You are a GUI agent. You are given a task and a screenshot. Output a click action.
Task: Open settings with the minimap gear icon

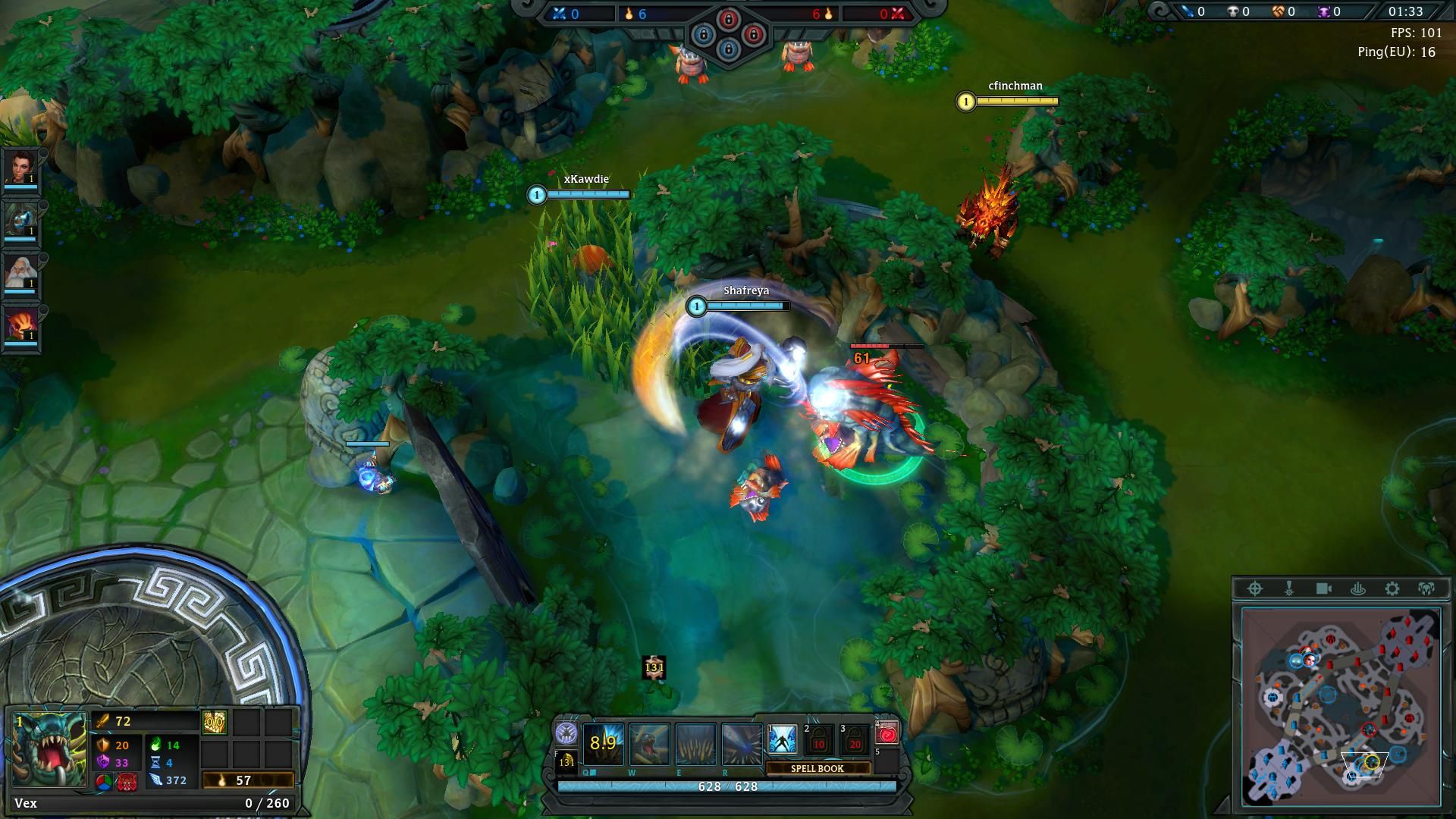tap(1392, 588)
